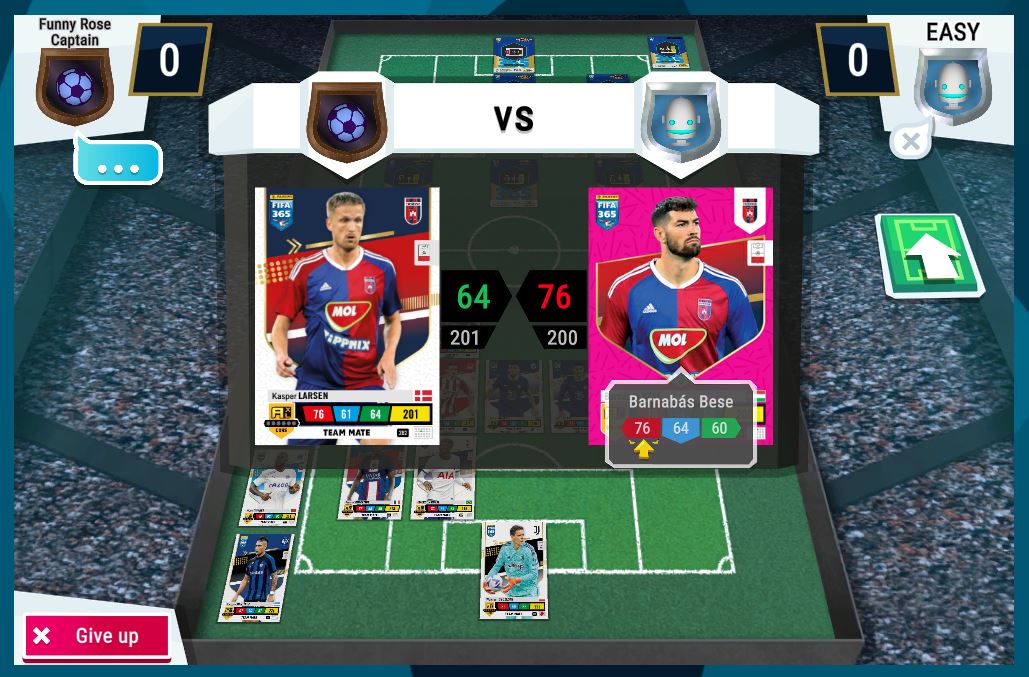Pick the goalkeeper card in goal
1029x677 pixels.
[513, 568]
